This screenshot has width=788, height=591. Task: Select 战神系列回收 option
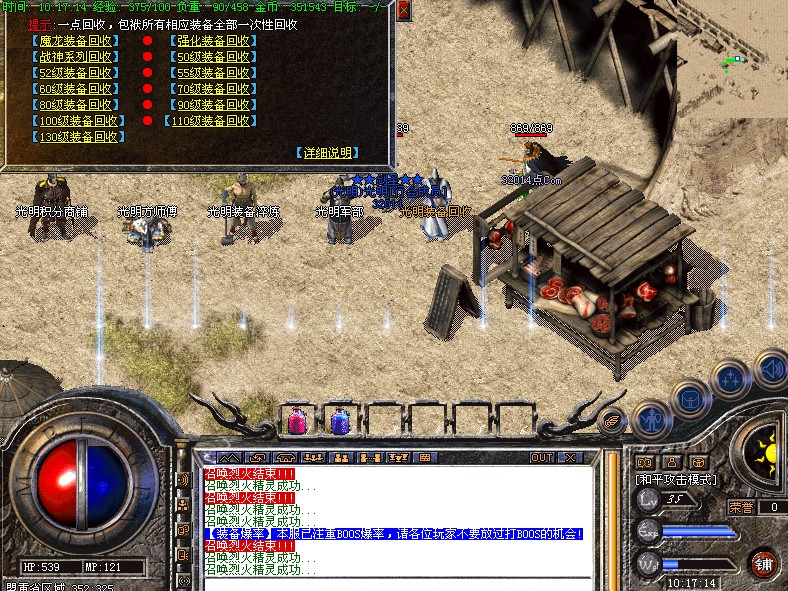coord(76,57)
